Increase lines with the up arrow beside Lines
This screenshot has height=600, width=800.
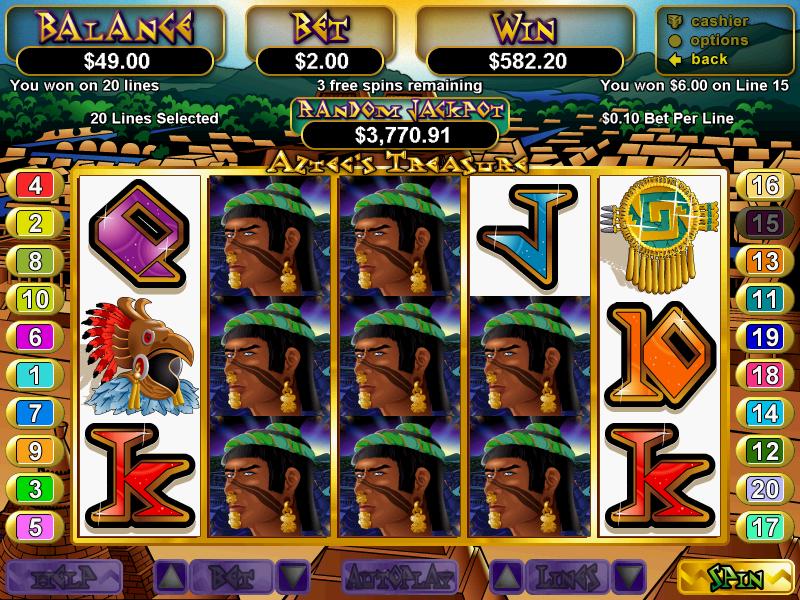tap(508, 577)
